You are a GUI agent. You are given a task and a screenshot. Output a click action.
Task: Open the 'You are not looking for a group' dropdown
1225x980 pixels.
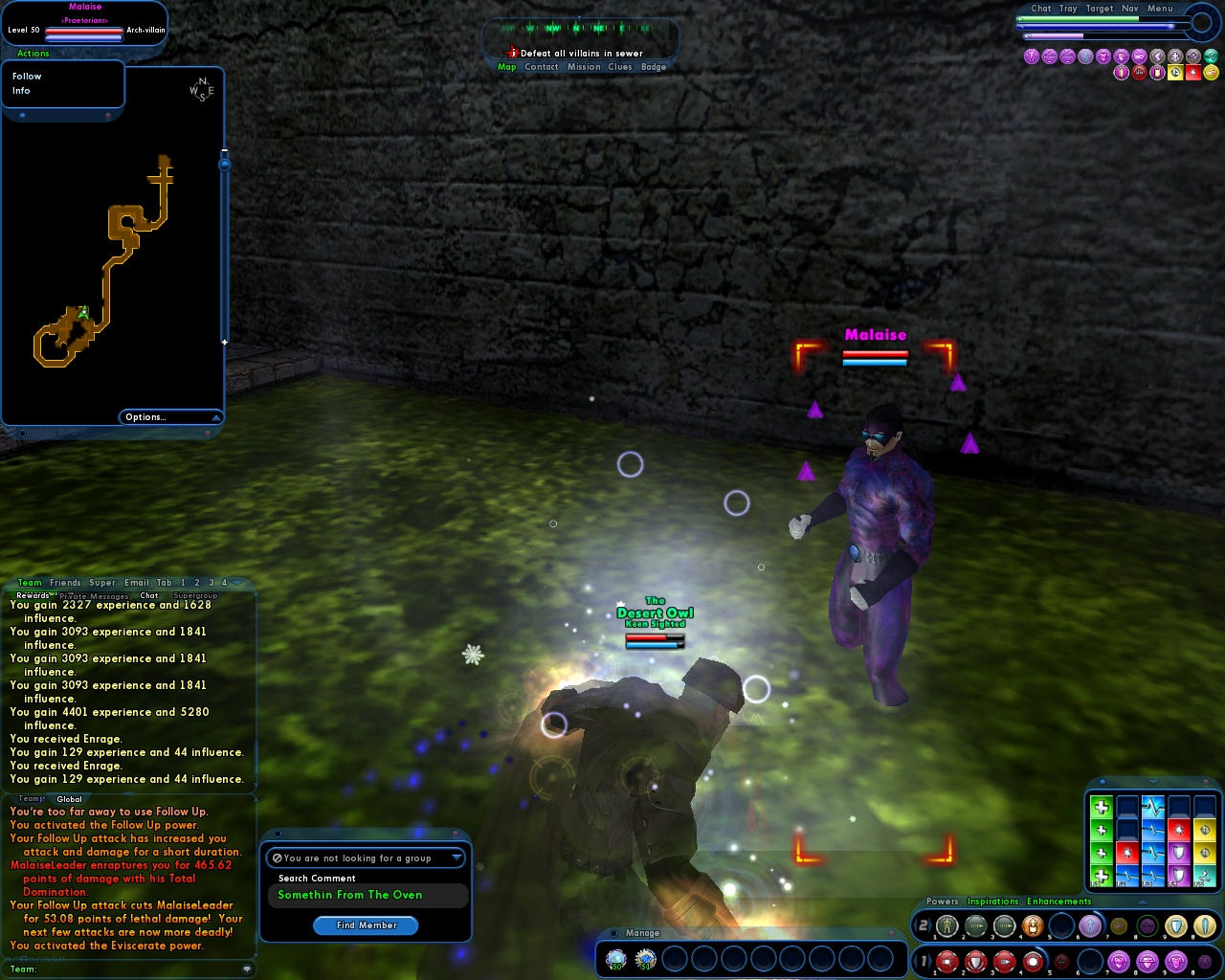pyautogui.click(x=366, y=858)
